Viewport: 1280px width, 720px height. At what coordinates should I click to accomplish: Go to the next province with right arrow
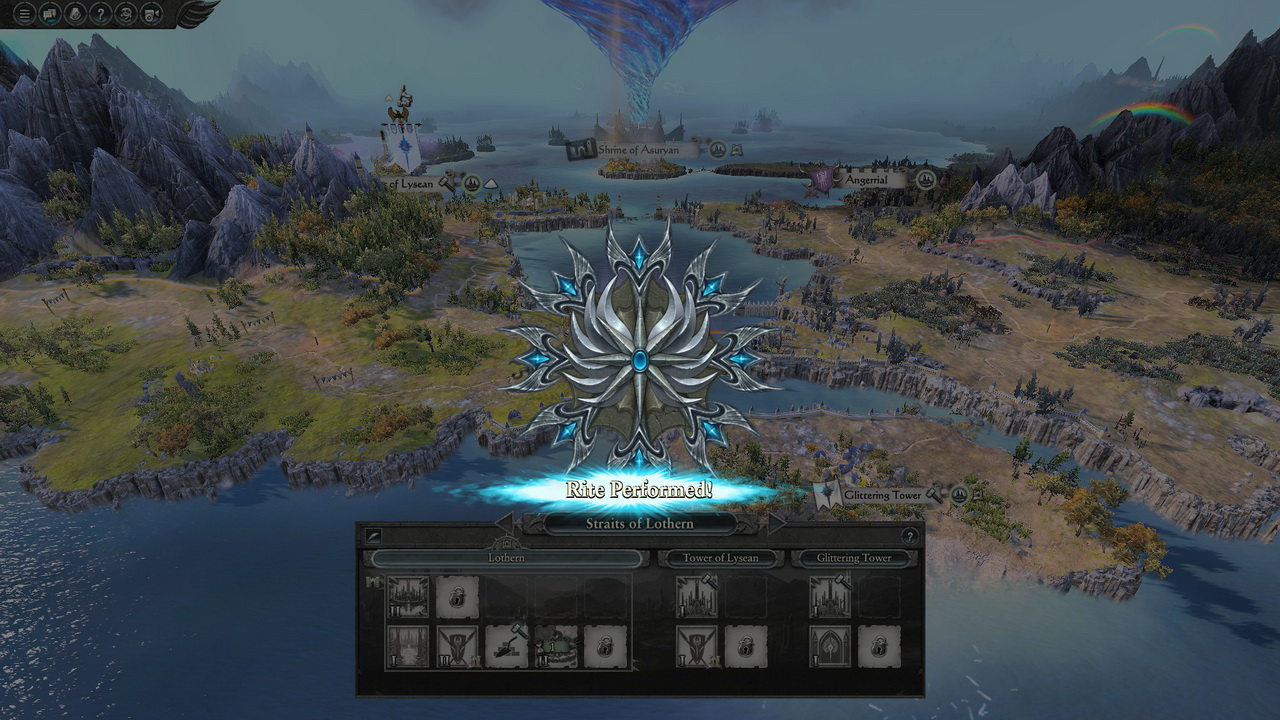[775, 522]
